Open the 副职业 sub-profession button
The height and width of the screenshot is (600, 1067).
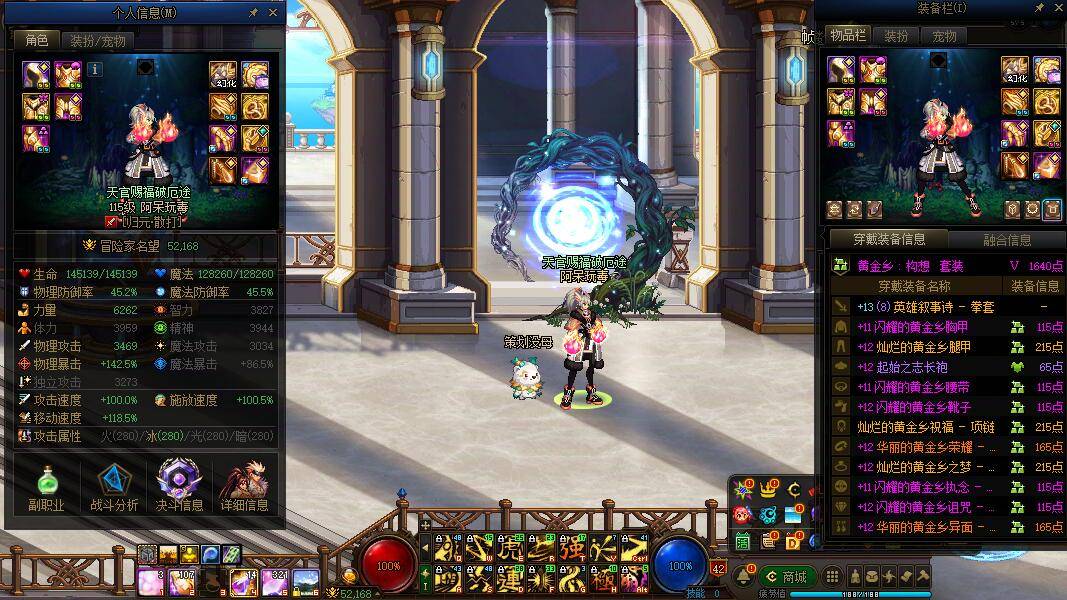46,487
